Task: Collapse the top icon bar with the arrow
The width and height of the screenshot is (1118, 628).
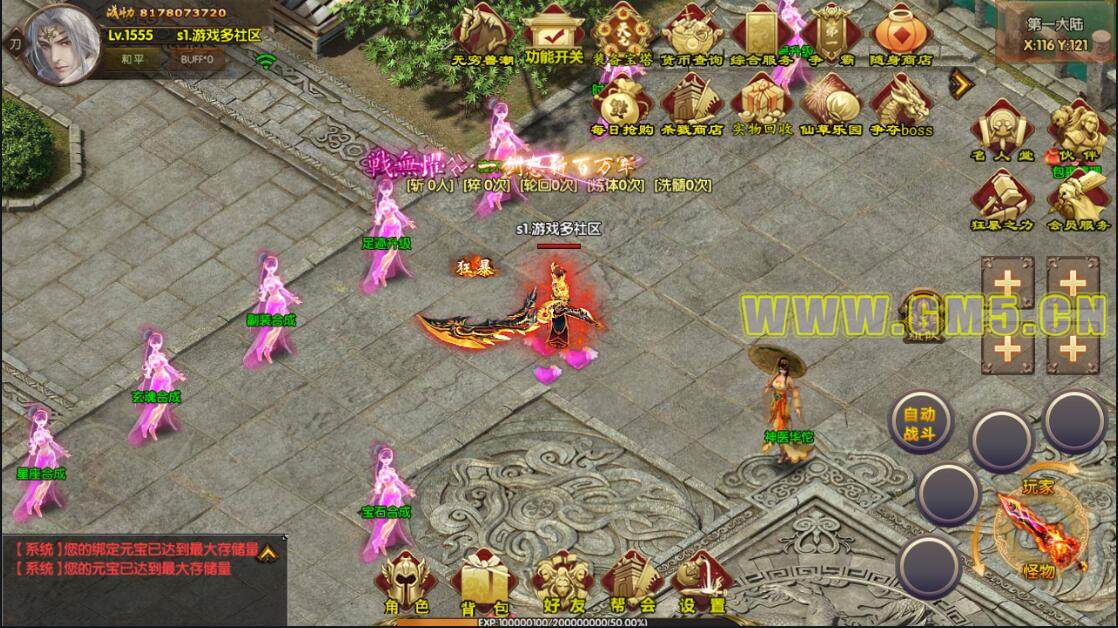Action: coord(958,80)
